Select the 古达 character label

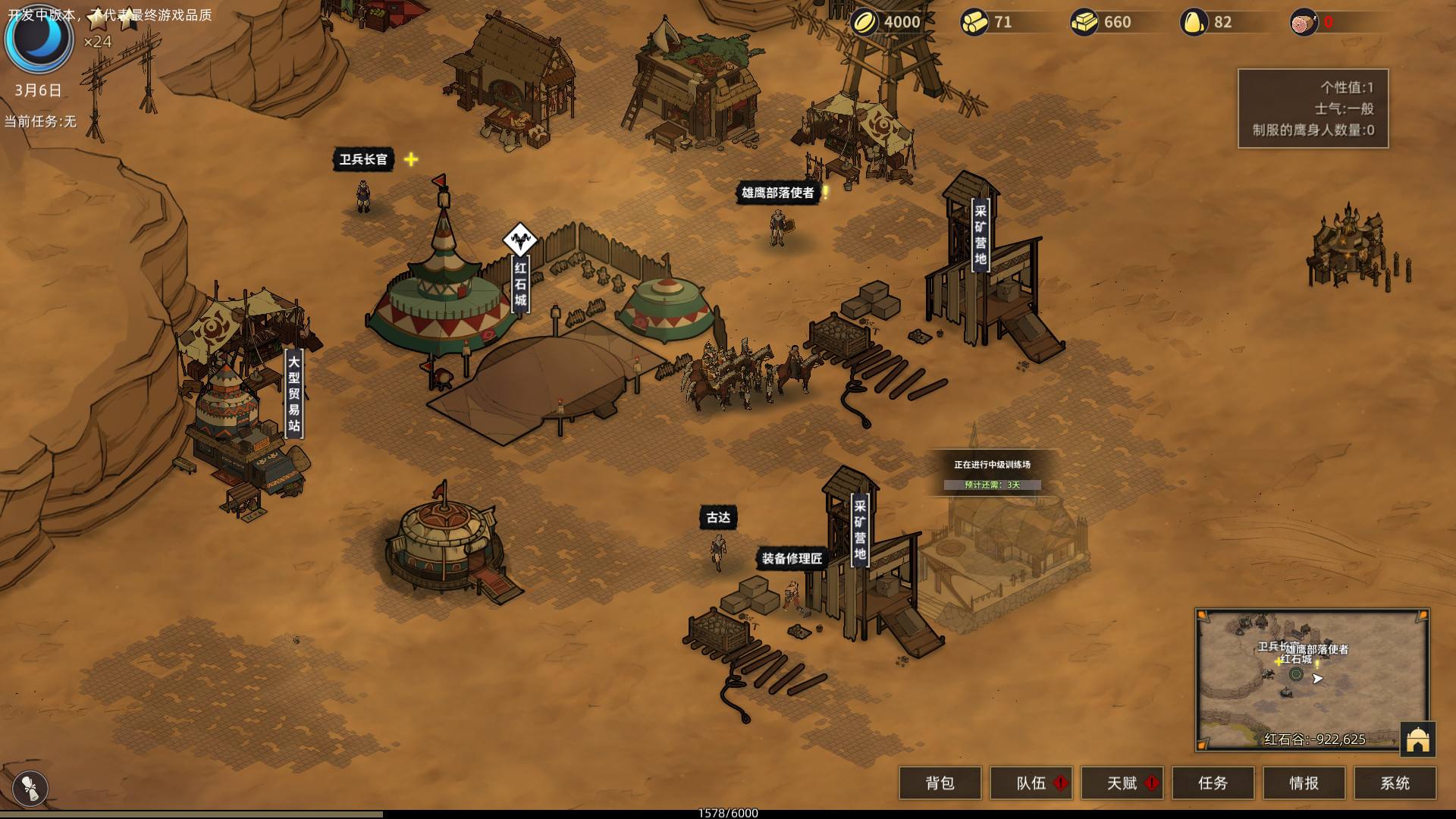(x=718, y=518)
